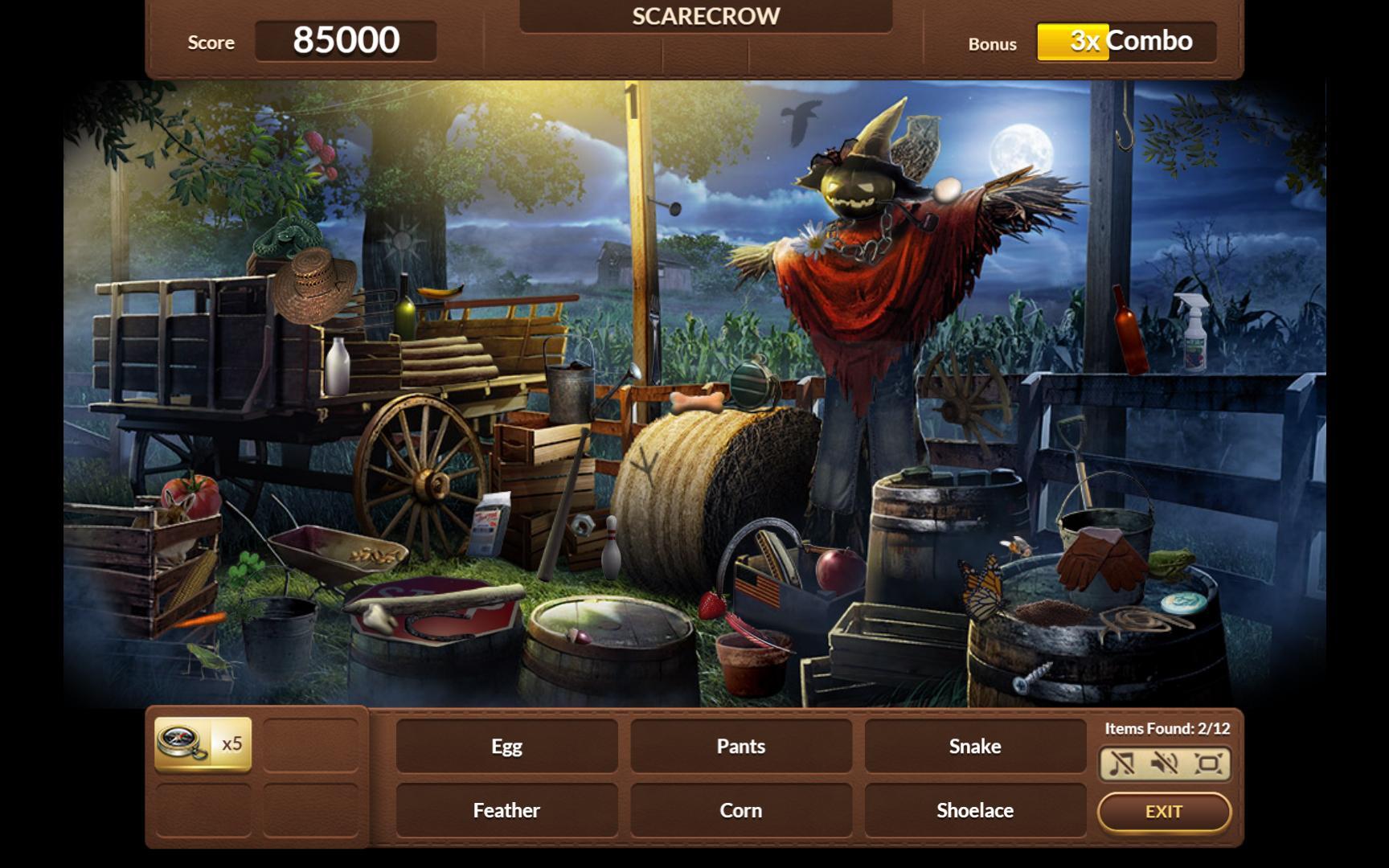
Task: Exit the Scarecrow level
Action: coord(1163,812)
